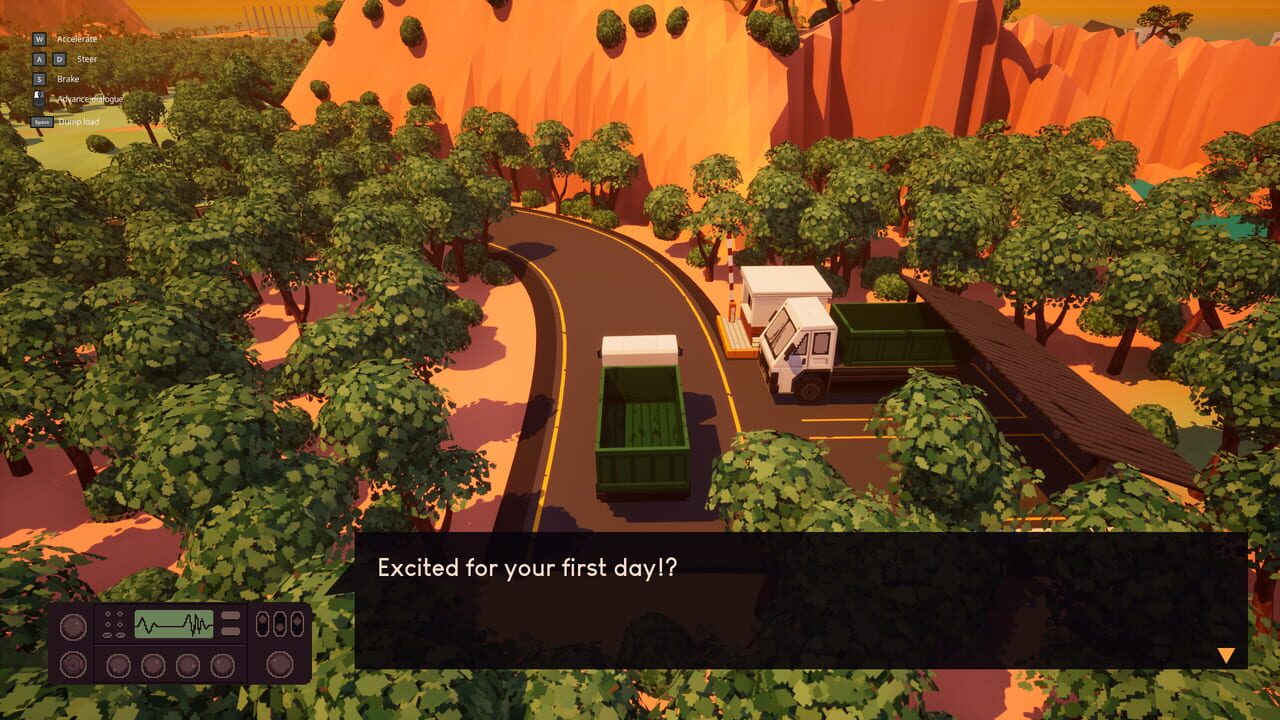This screenshot has width=1280, height=720.
Task: Click the radio's green waveform display screen
Action: [x=174, y=625]
